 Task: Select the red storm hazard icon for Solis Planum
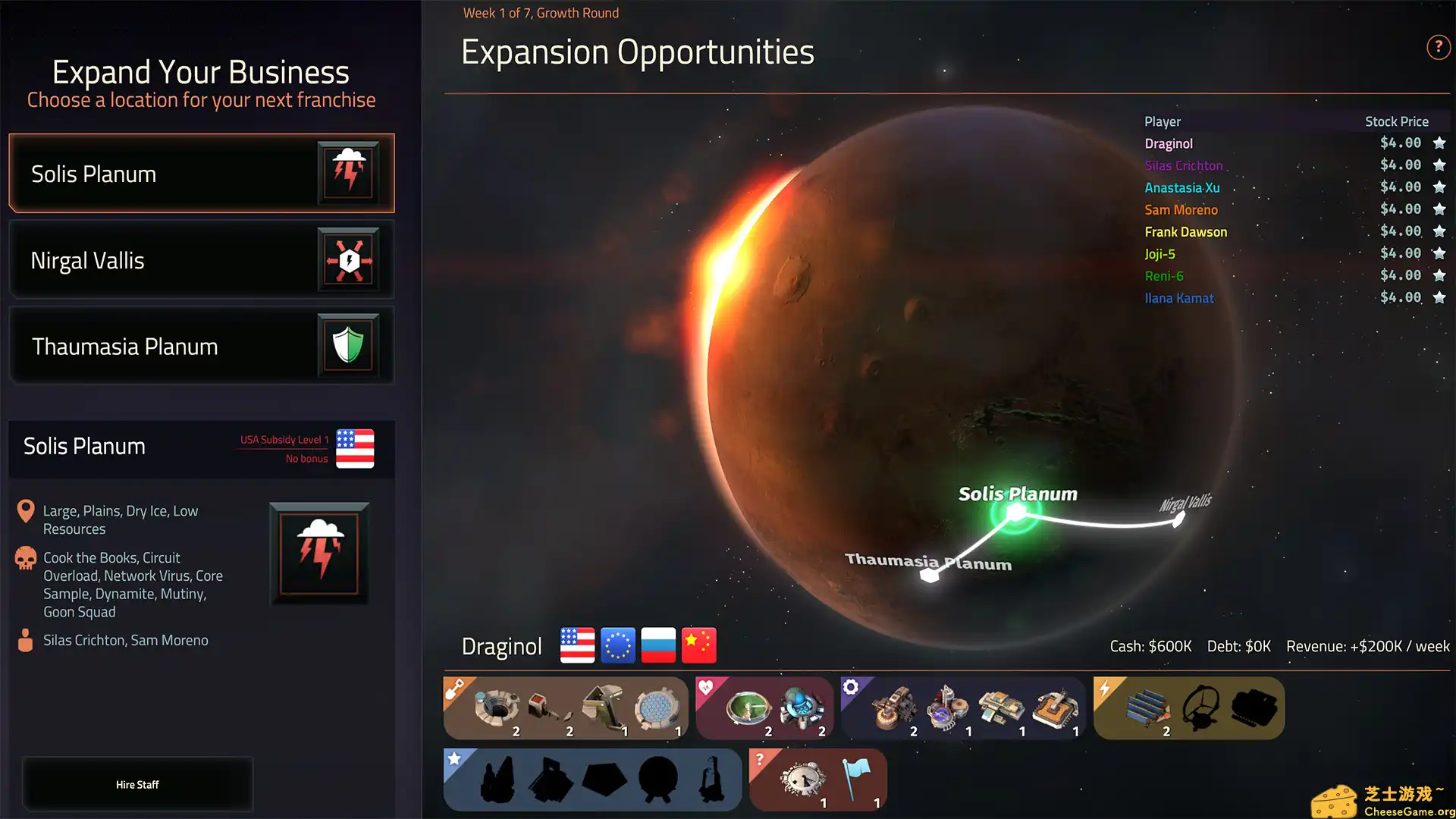(x=349, y=173)
